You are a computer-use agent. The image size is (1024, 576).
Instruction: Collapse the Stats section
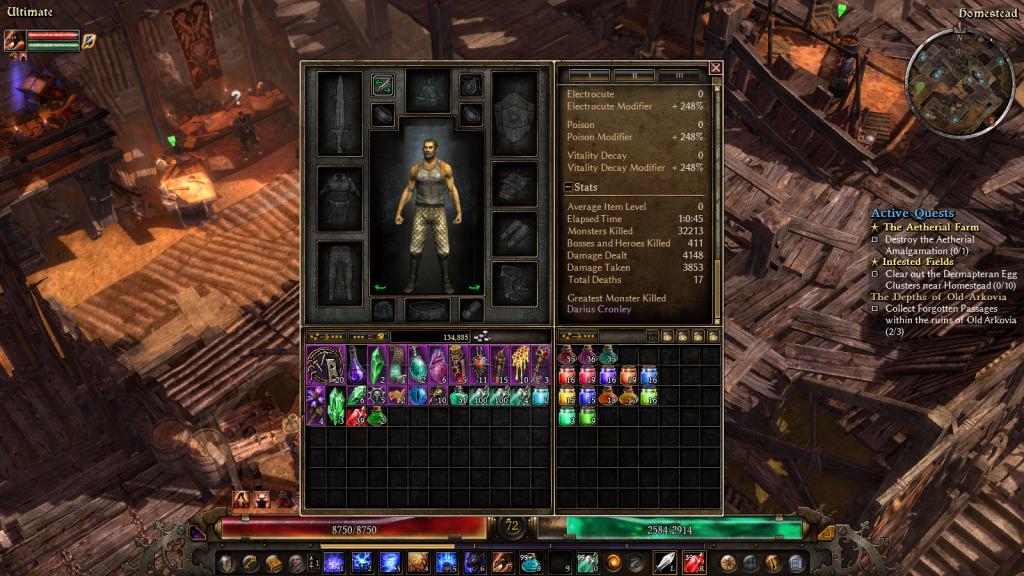(x=568, y=187)
